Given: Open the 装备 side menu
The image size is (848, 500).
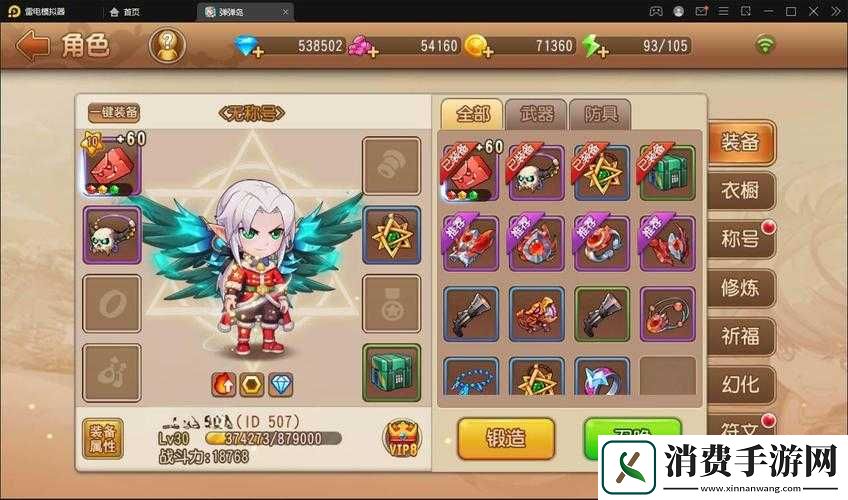Looking at the screenshot, I should pyautogui.click(x=740, y=142).
